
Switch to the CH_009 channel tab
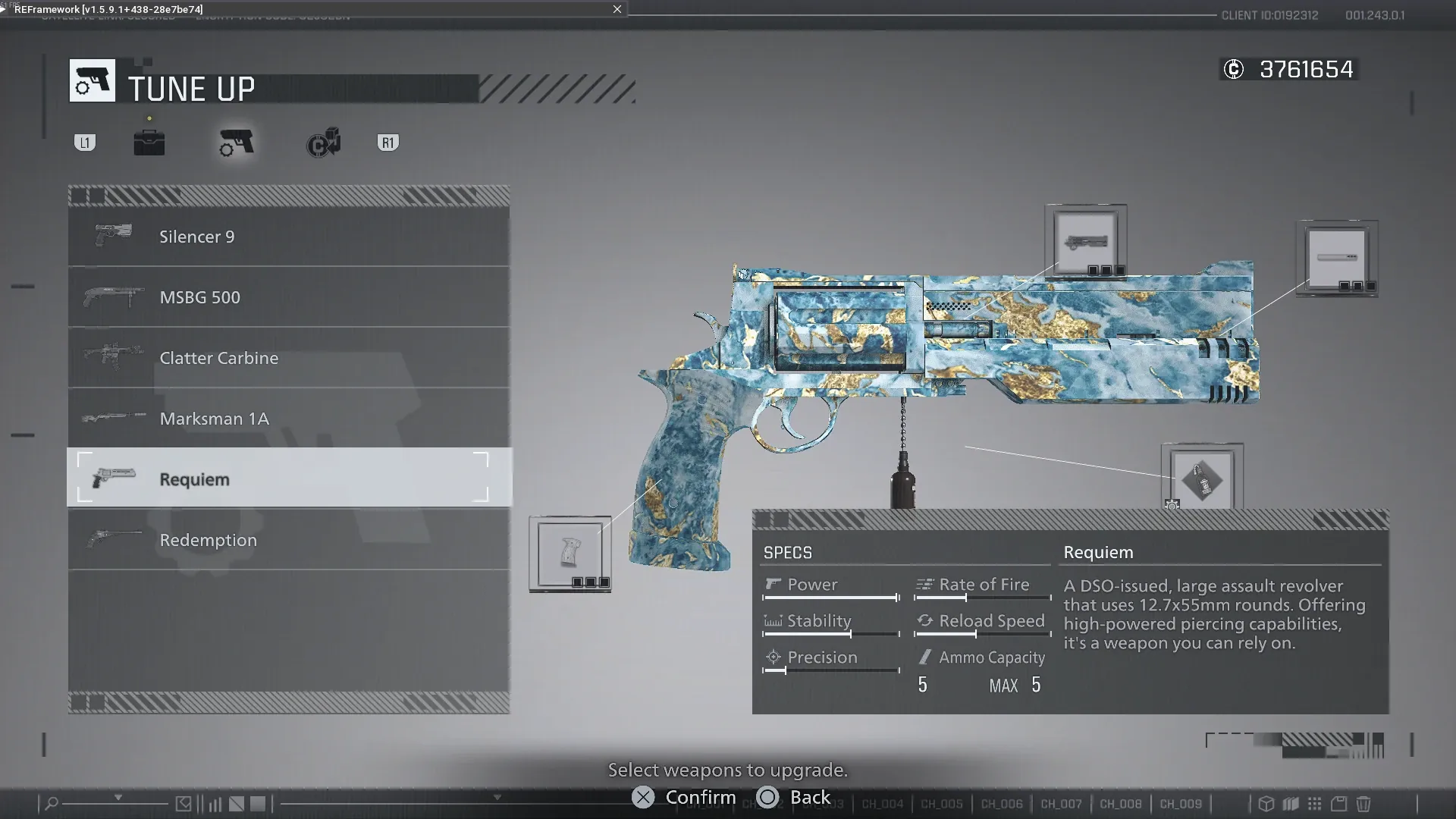(x=1181, y=803)
